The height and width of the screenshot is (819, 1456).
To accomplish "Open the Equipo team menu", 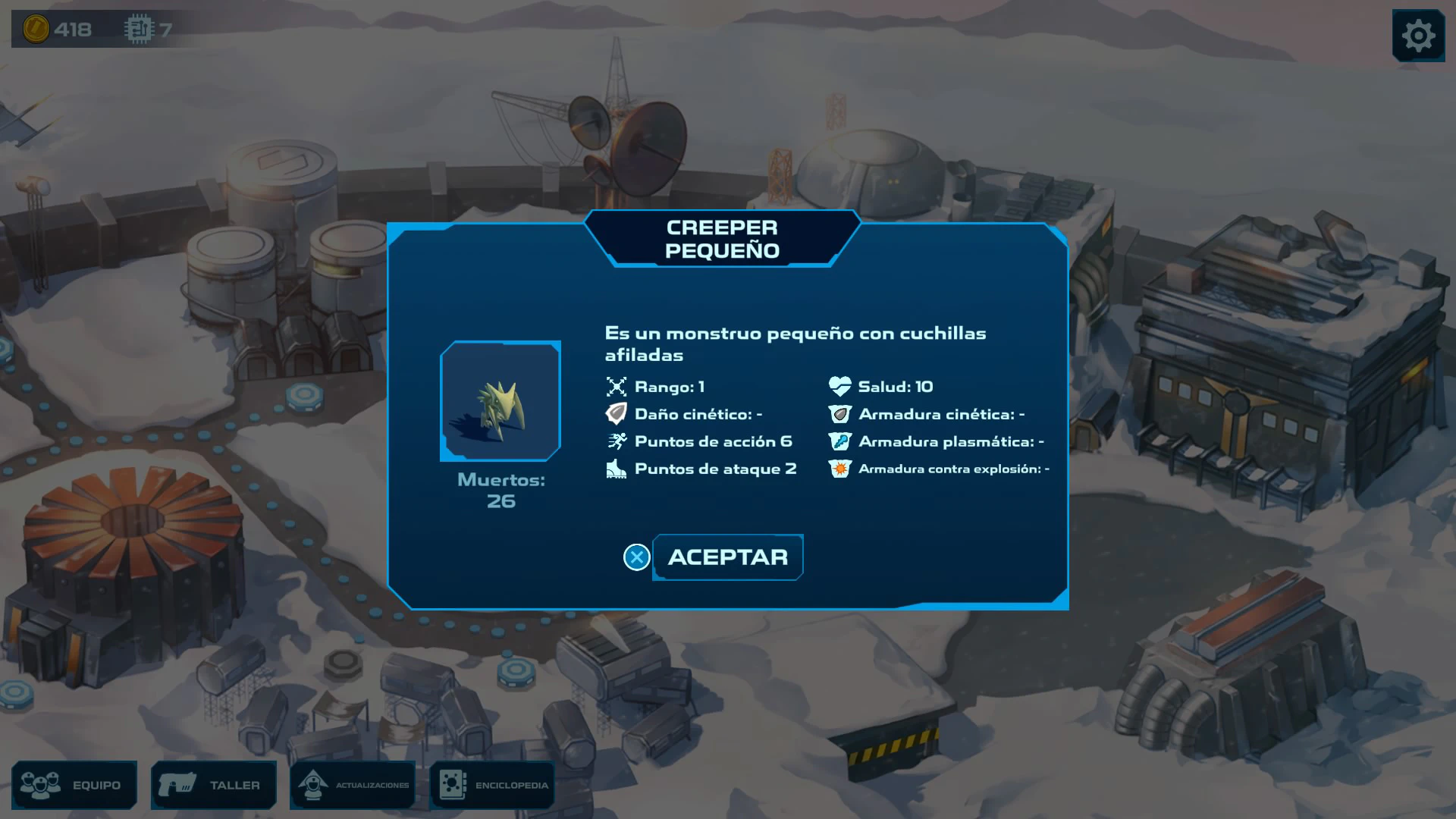I will click(74, 785).
